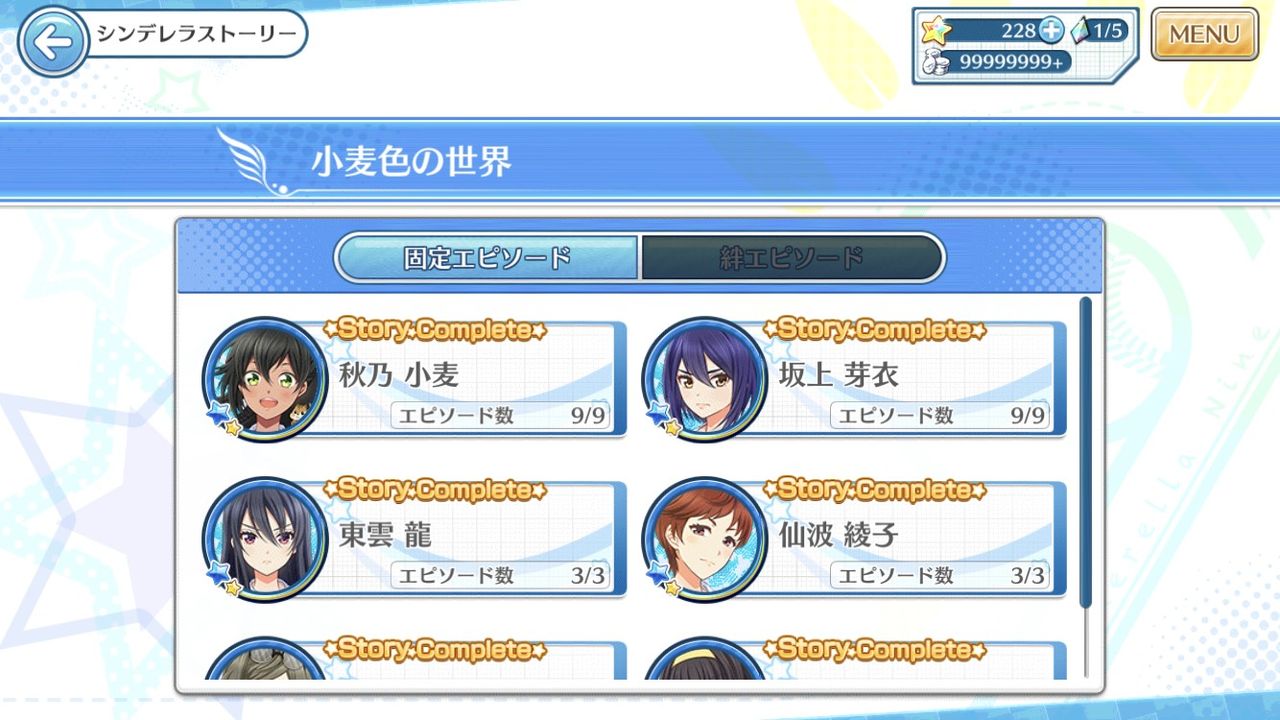Tap the star currency icon in the header
The image size is (1280, 720).
point(935,31)
